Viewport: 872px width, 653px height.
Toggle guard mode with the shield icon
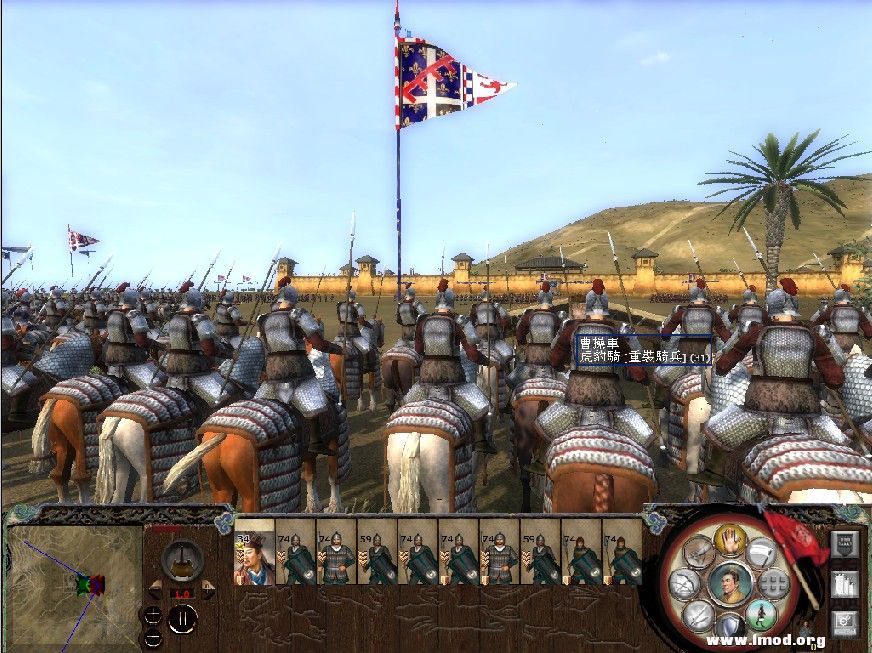coord(730,627)
